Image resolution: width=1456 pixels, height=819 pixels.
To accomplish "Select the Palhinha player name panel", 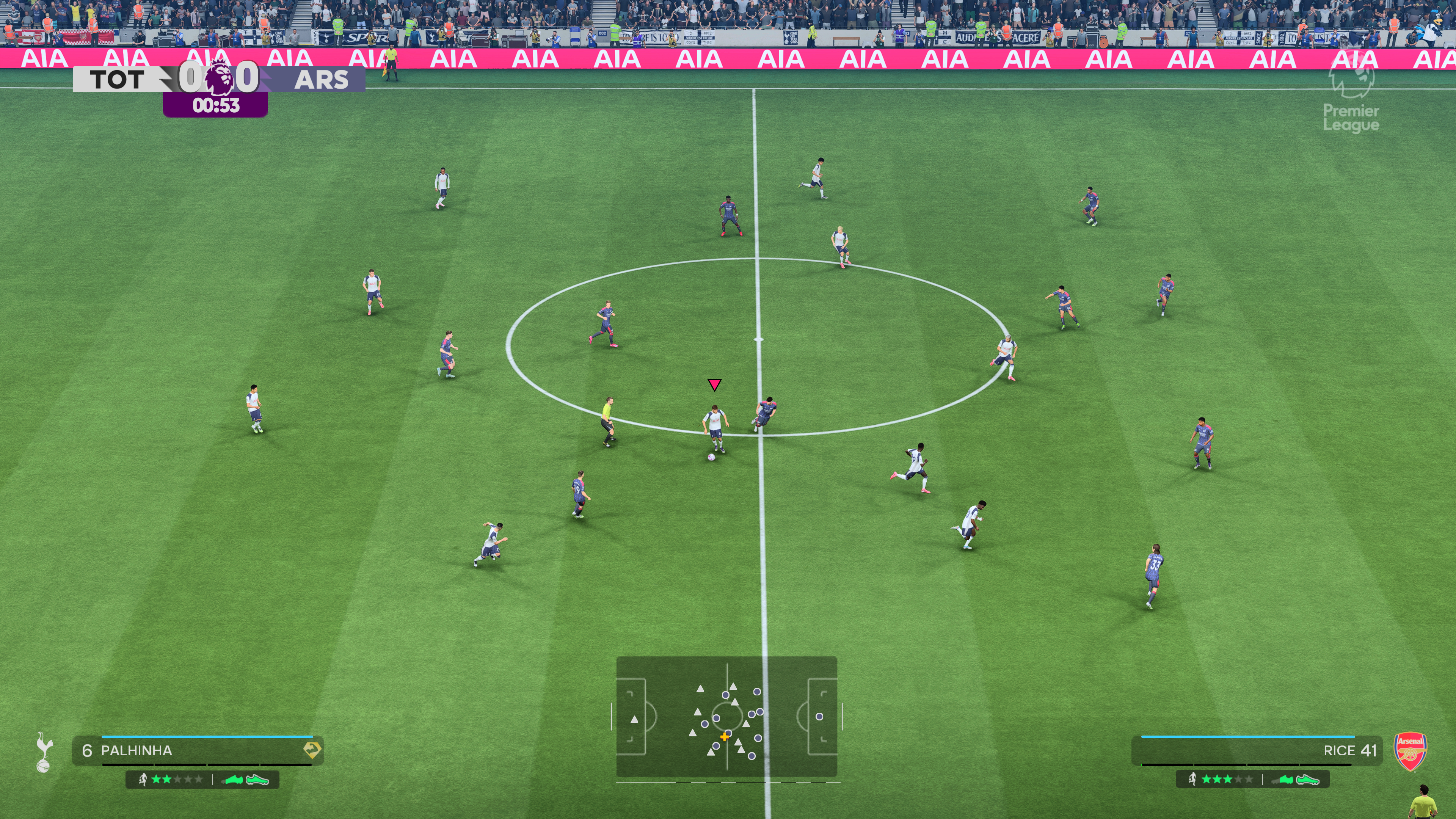I will click(x=197, y=750).
